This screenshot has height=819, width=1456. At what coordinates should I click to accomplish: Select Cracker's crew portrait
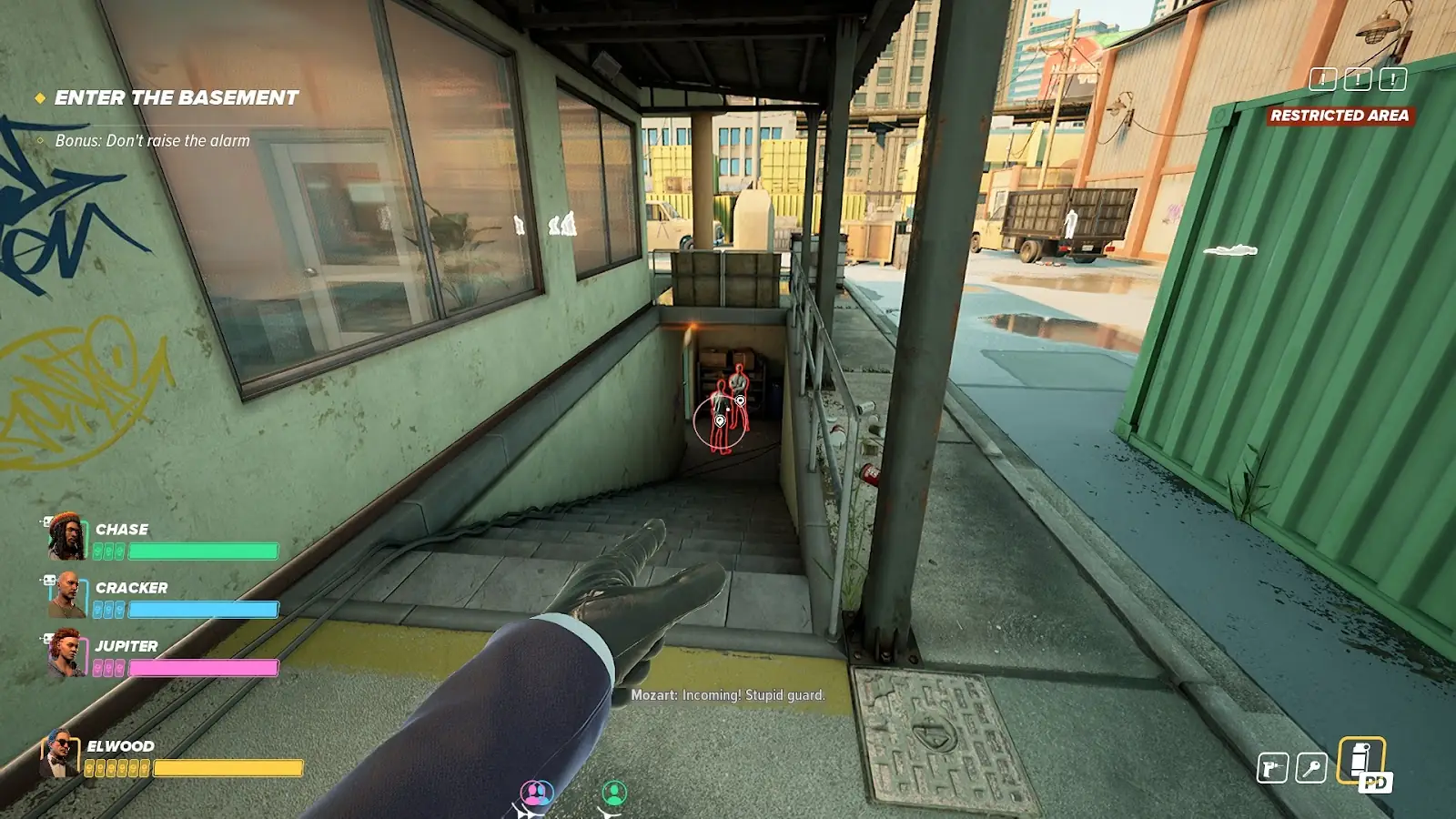[66, 595]
